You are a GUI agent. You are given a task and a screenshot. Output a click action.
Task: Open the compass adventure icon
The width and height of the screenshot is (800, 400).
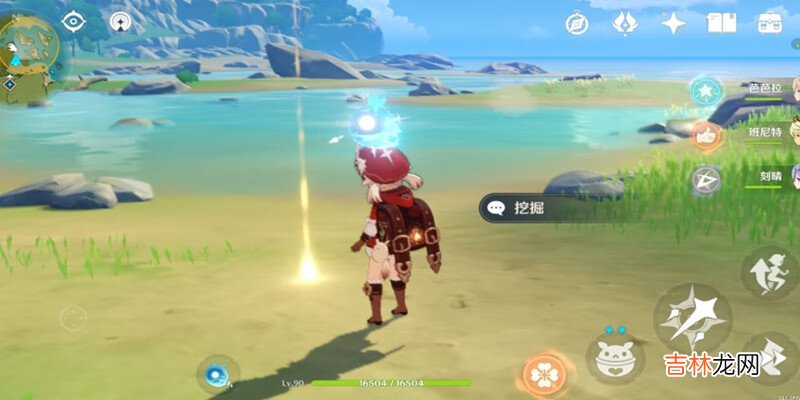click(577, 23)
